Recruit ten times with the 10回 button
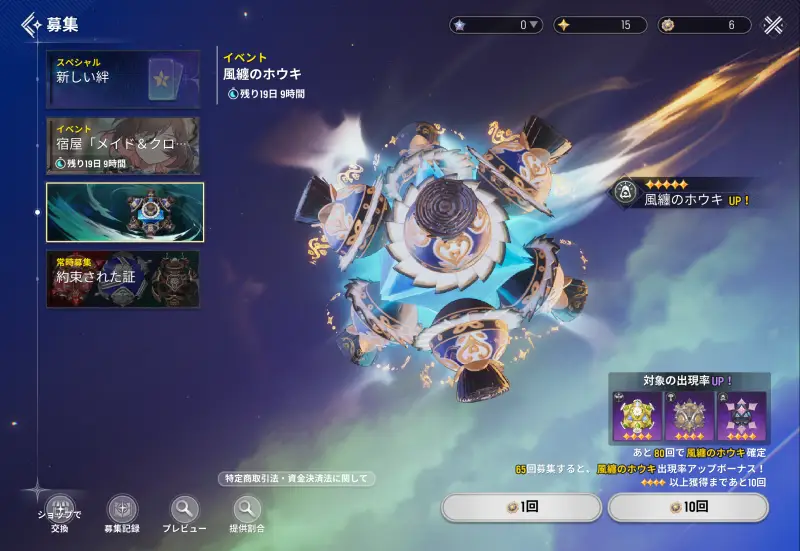 pos(688,508)
